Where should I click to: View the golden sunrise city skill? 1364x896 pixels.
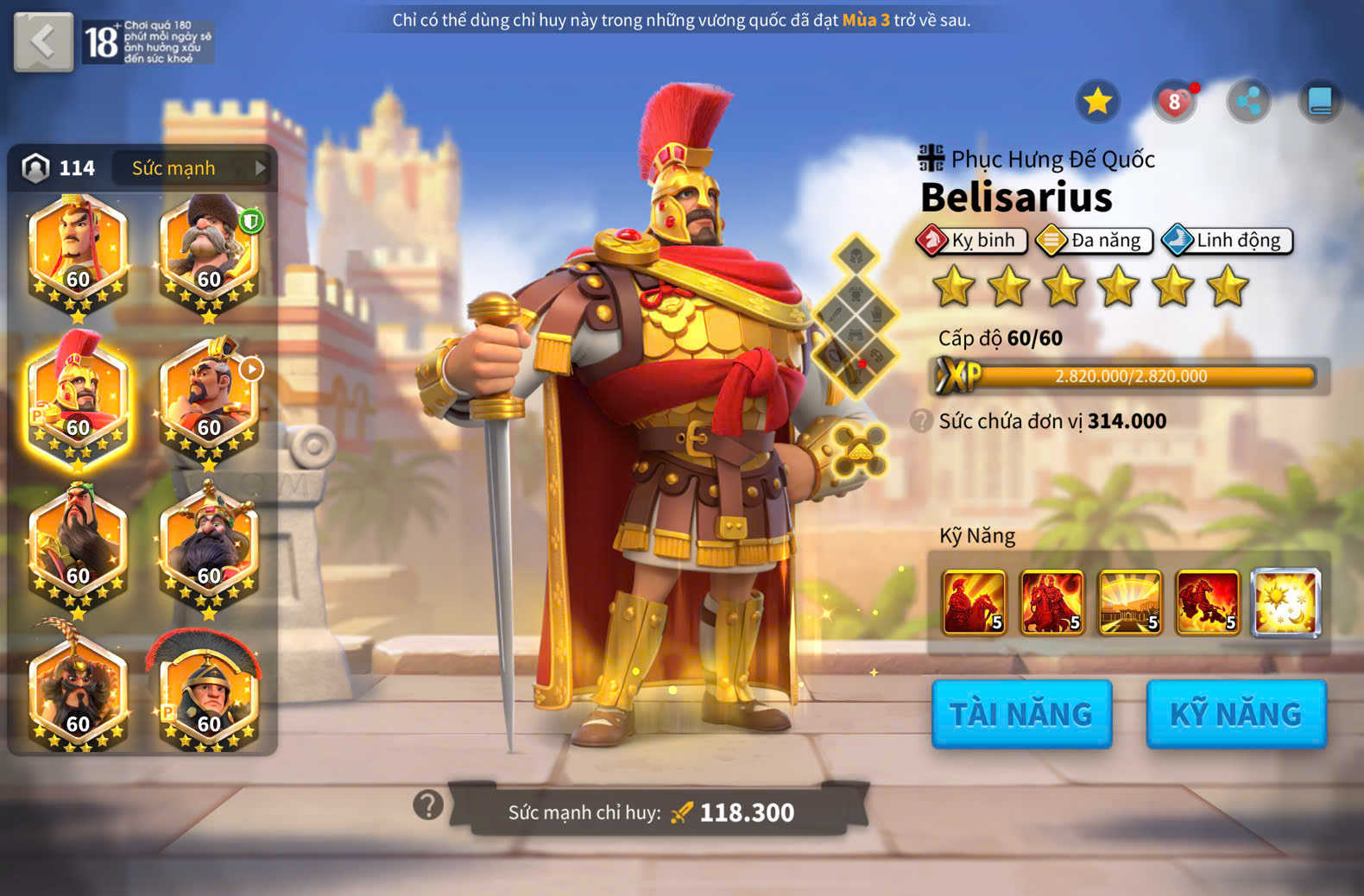click(x=1129, y=603)
